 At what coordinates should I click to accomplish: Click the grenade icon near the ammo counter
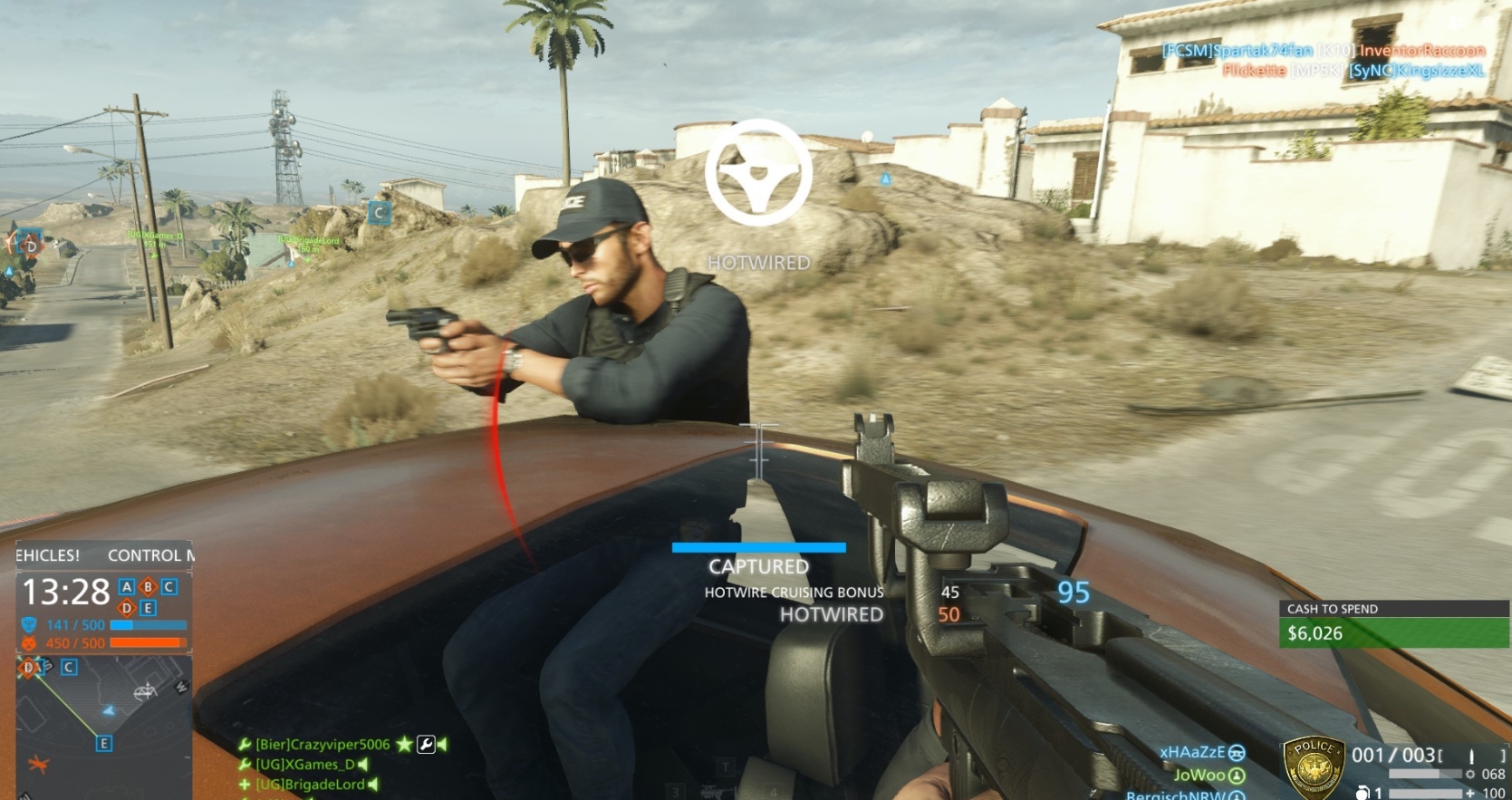pos(1363,793)
